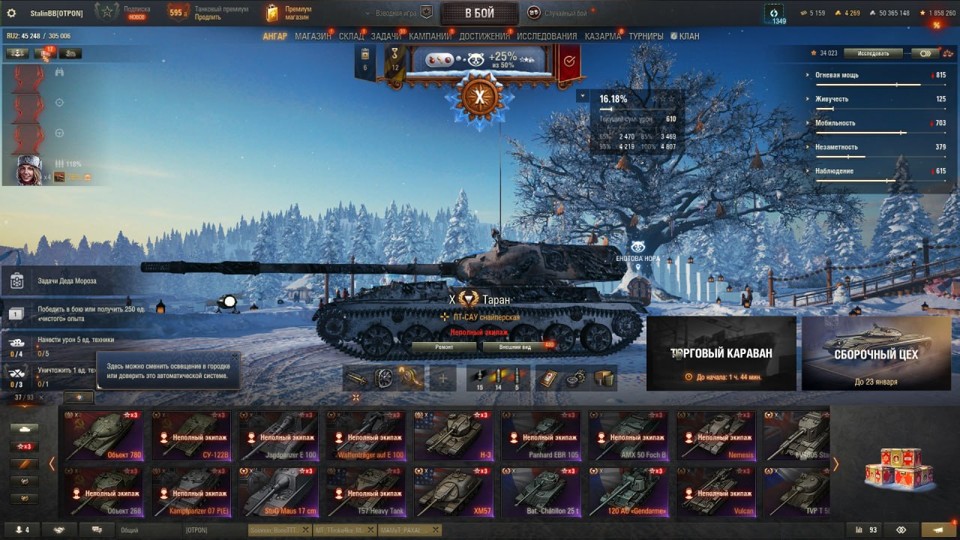Show the ДОСТИЖЕНИЯ tab
This screenshot has width=960, height=540.
pyautogui.click(x=484, y=36)
